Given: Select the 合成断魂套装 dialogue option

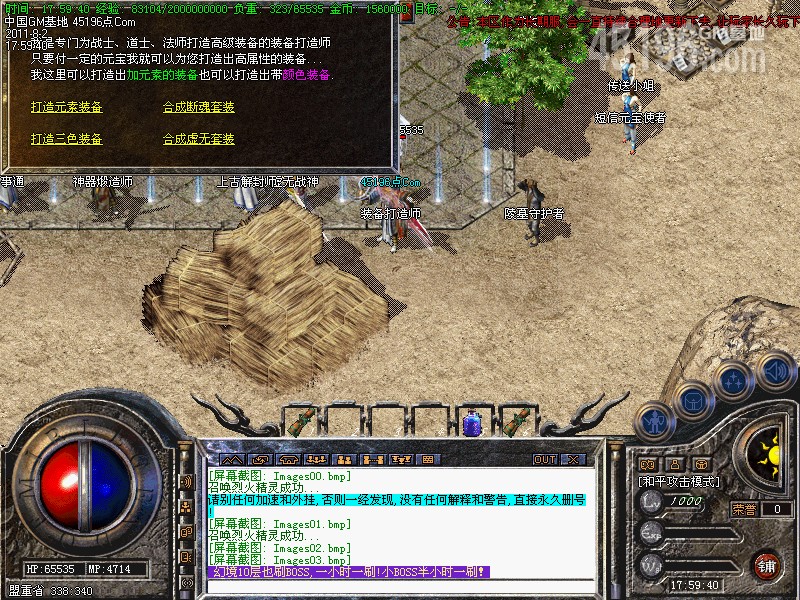Looking at the screenshot, I should click(x=199, y=107).
